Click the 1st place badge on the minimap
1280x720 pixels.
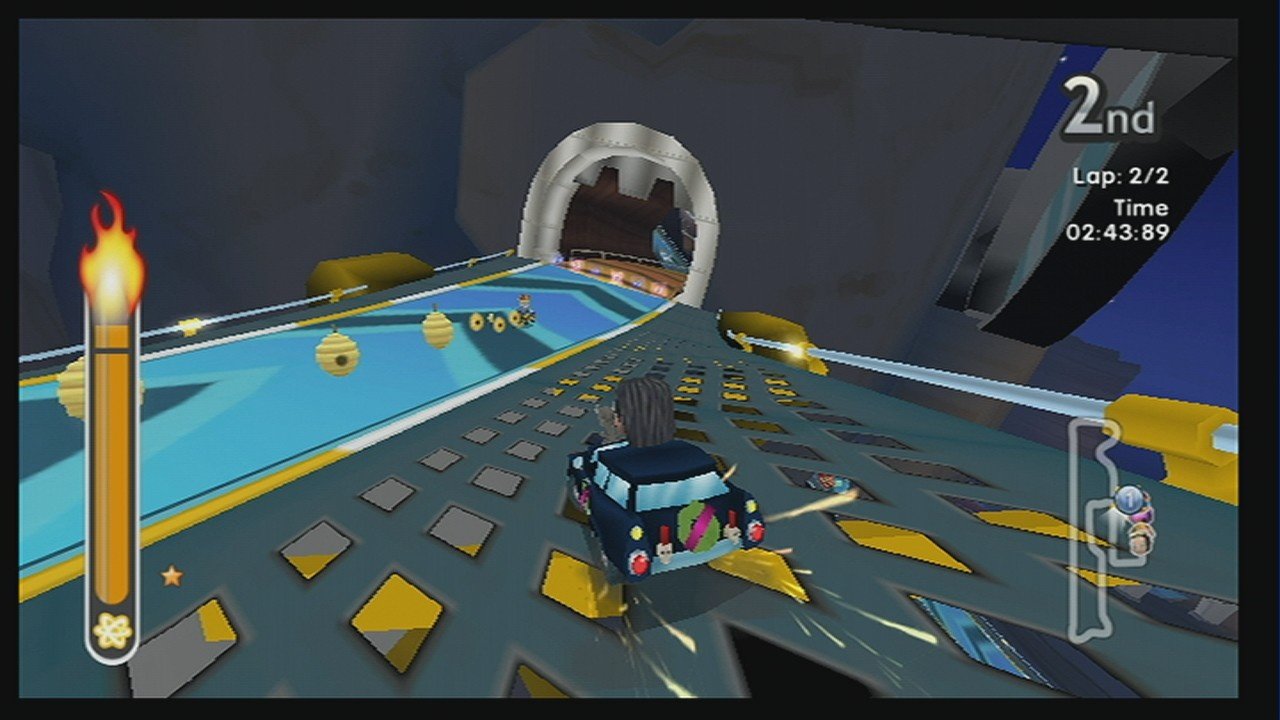click(x=1129, y=499)
